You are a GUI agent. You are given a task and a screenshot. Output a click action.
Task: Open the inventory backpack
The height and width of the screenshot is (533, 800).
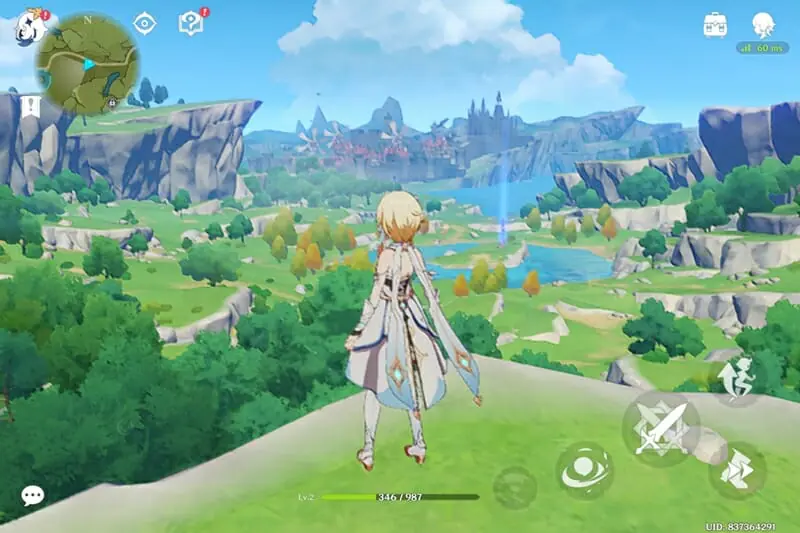tap(714, 24)
